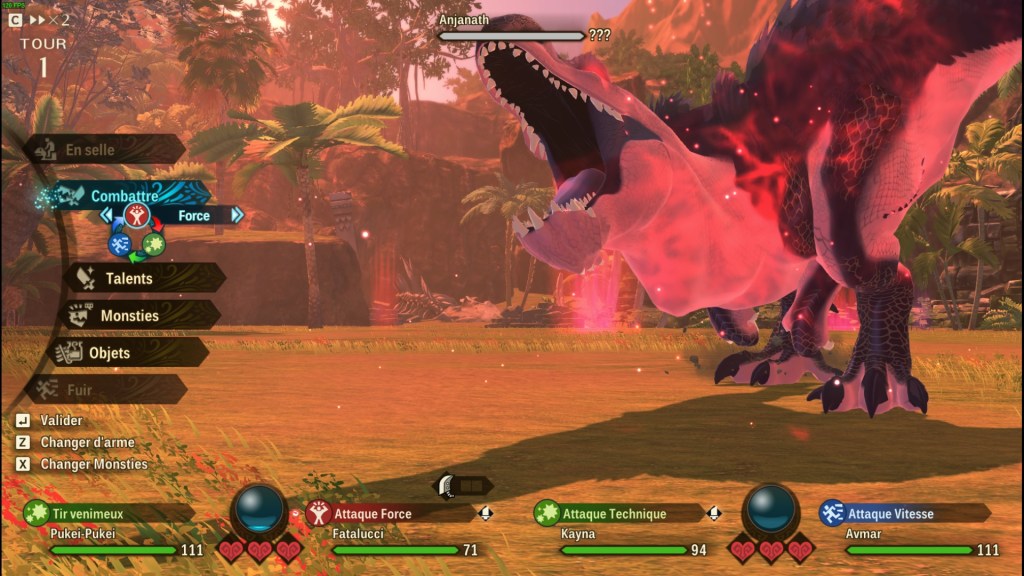This screenshot has width=1024, height=576.
Task: Open the Talents menu
Action: [x=129, y=278]
